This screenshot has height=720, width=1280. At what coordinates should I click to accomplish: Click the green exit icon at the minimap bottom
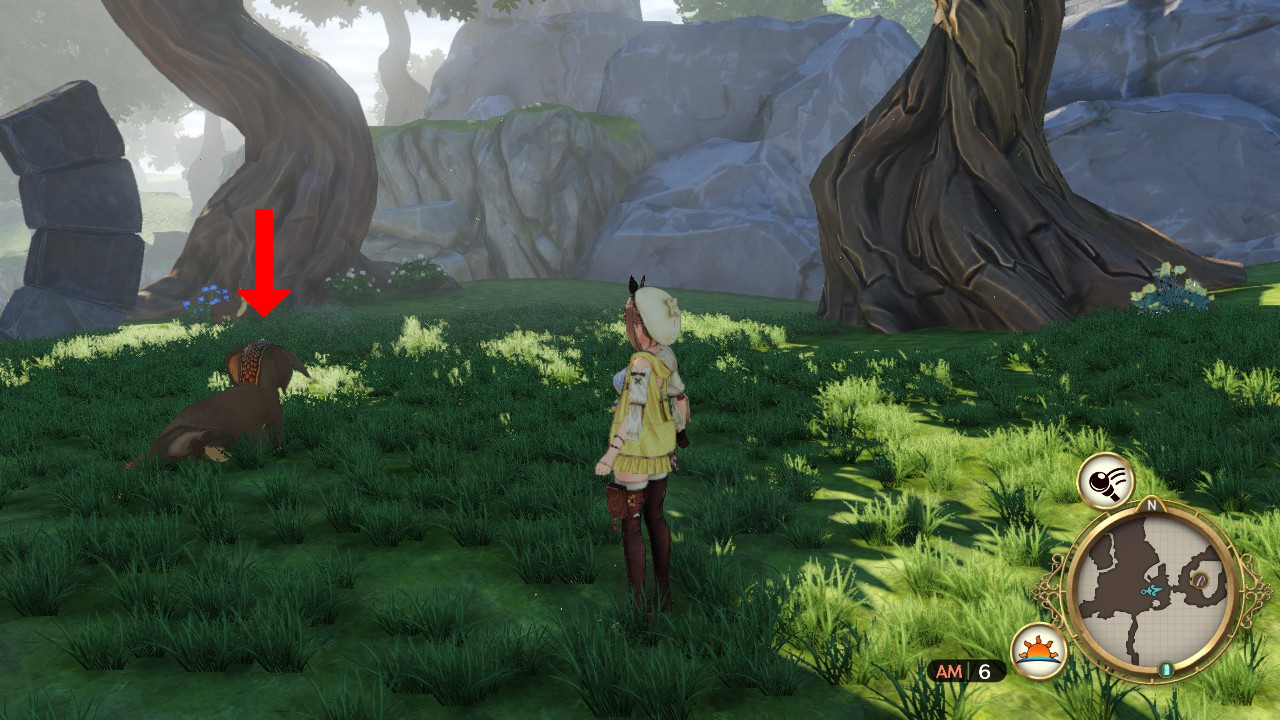[1166, 670]
